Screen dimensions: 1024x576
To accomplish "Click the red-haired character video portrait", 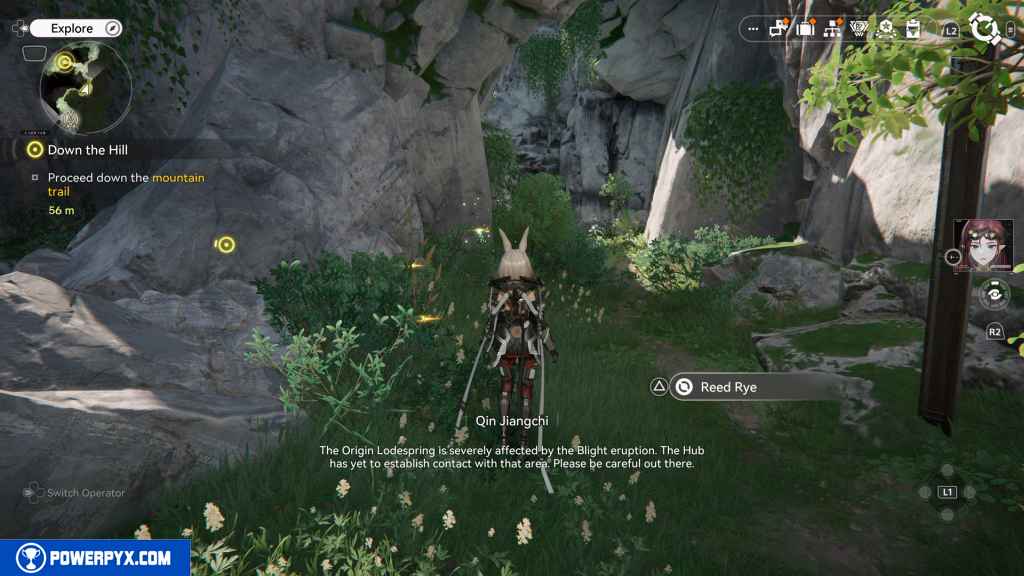I will [x=984, y=246].
